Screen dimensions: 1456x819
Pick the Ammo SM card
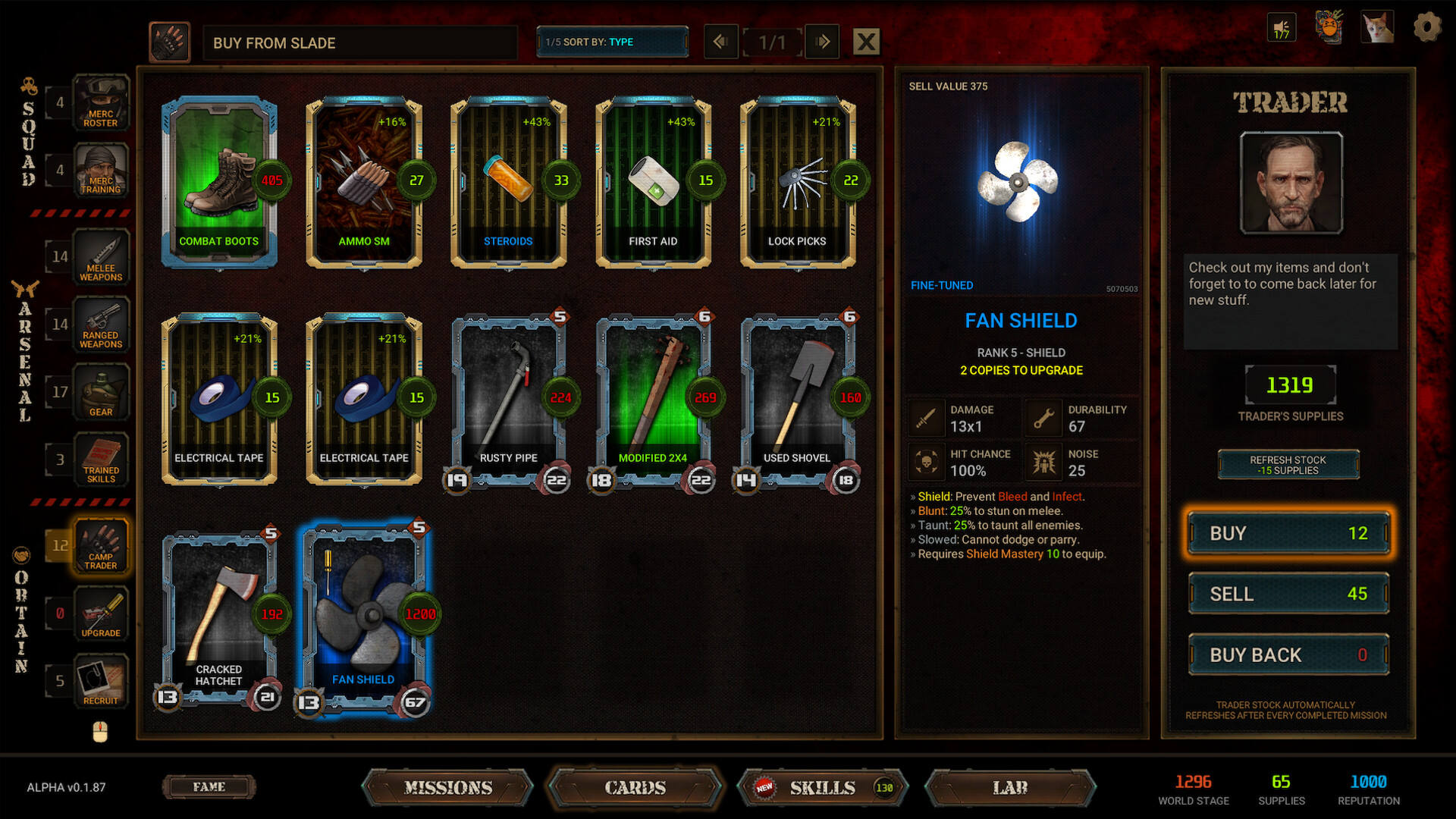tap(364, 182)
